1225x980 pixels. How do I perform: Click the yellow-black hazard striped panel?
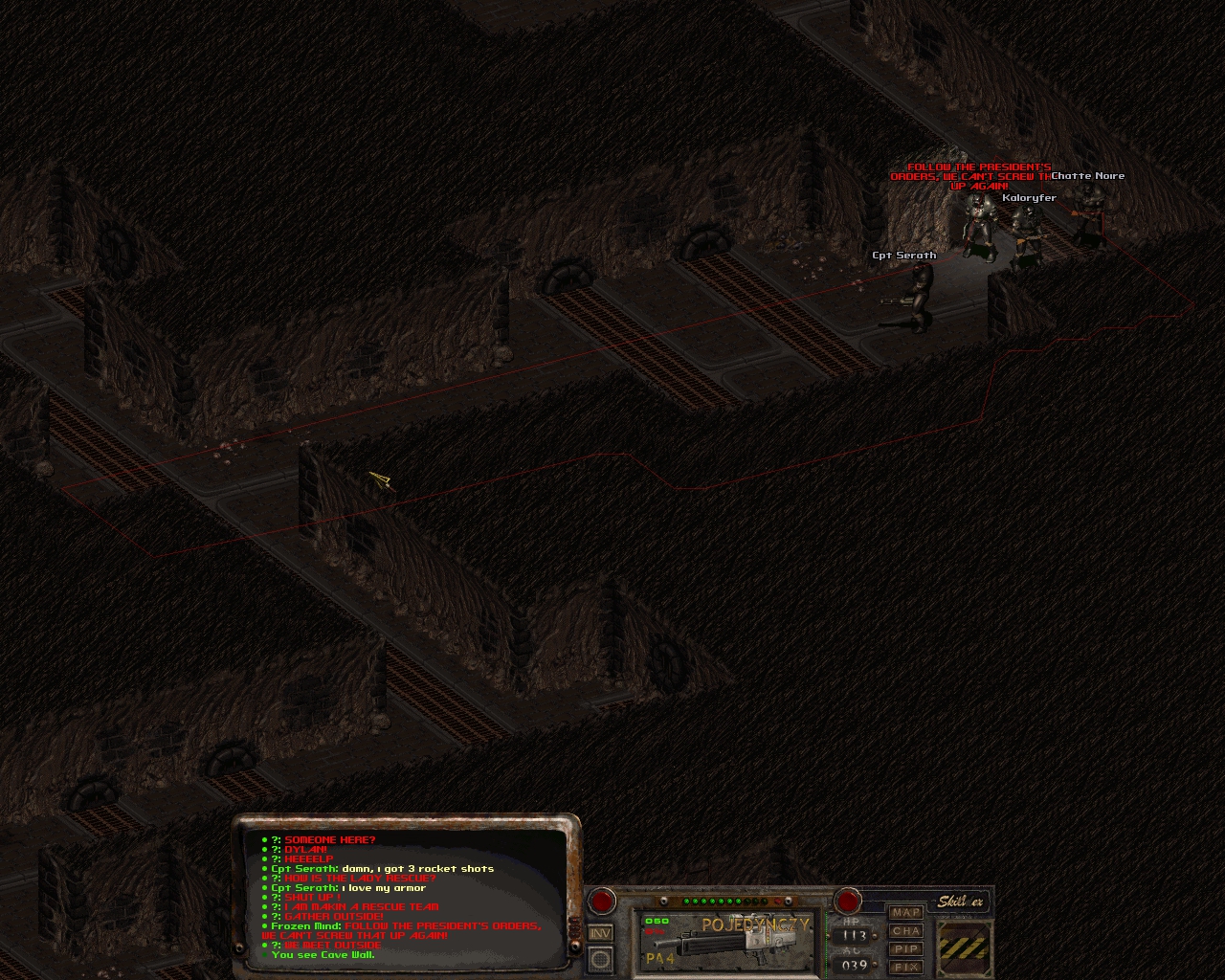[x=963, y=947]
